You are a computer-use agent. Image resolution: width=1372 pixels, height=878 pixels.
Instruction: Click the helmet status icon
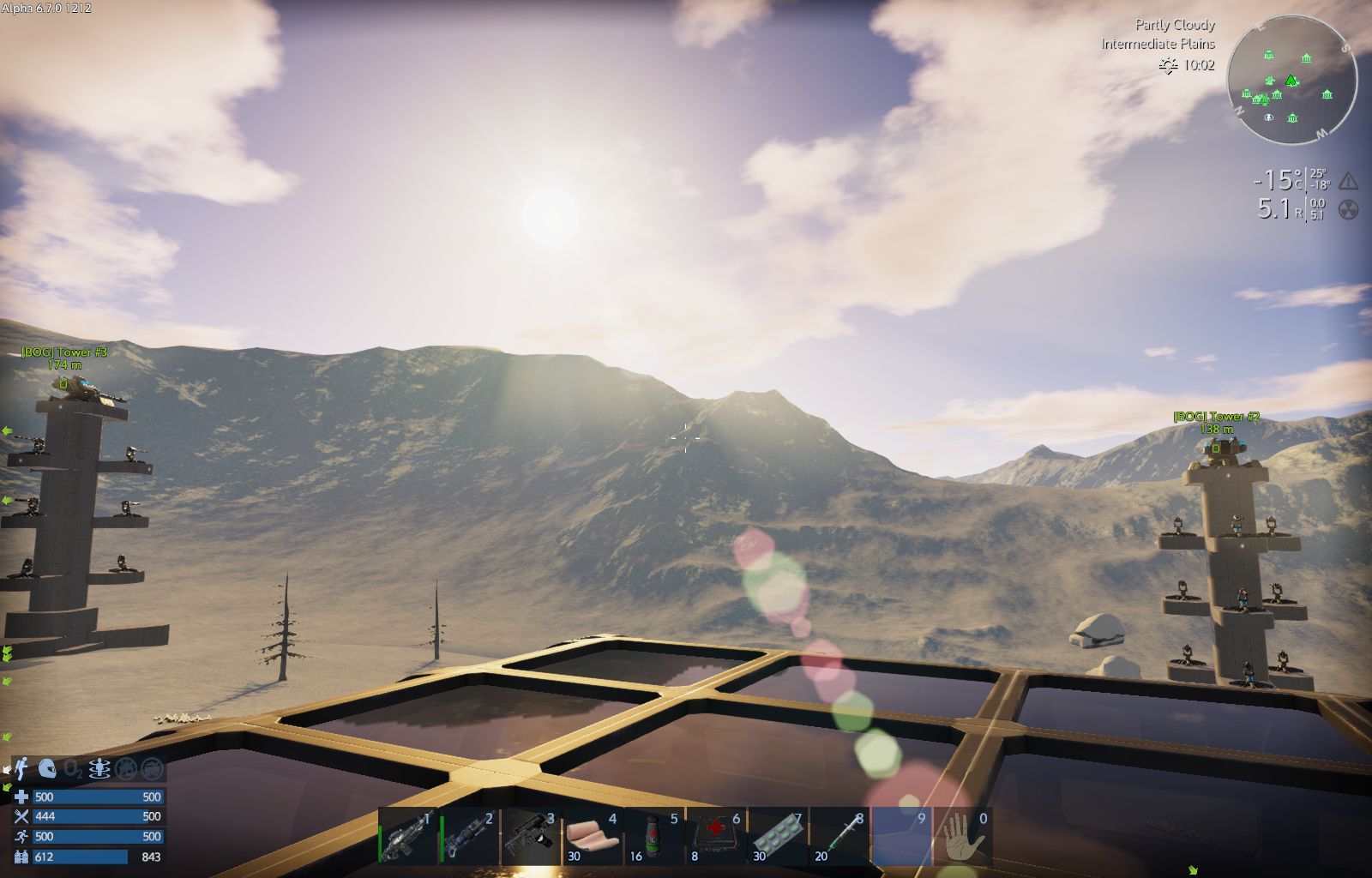[48, 769]
